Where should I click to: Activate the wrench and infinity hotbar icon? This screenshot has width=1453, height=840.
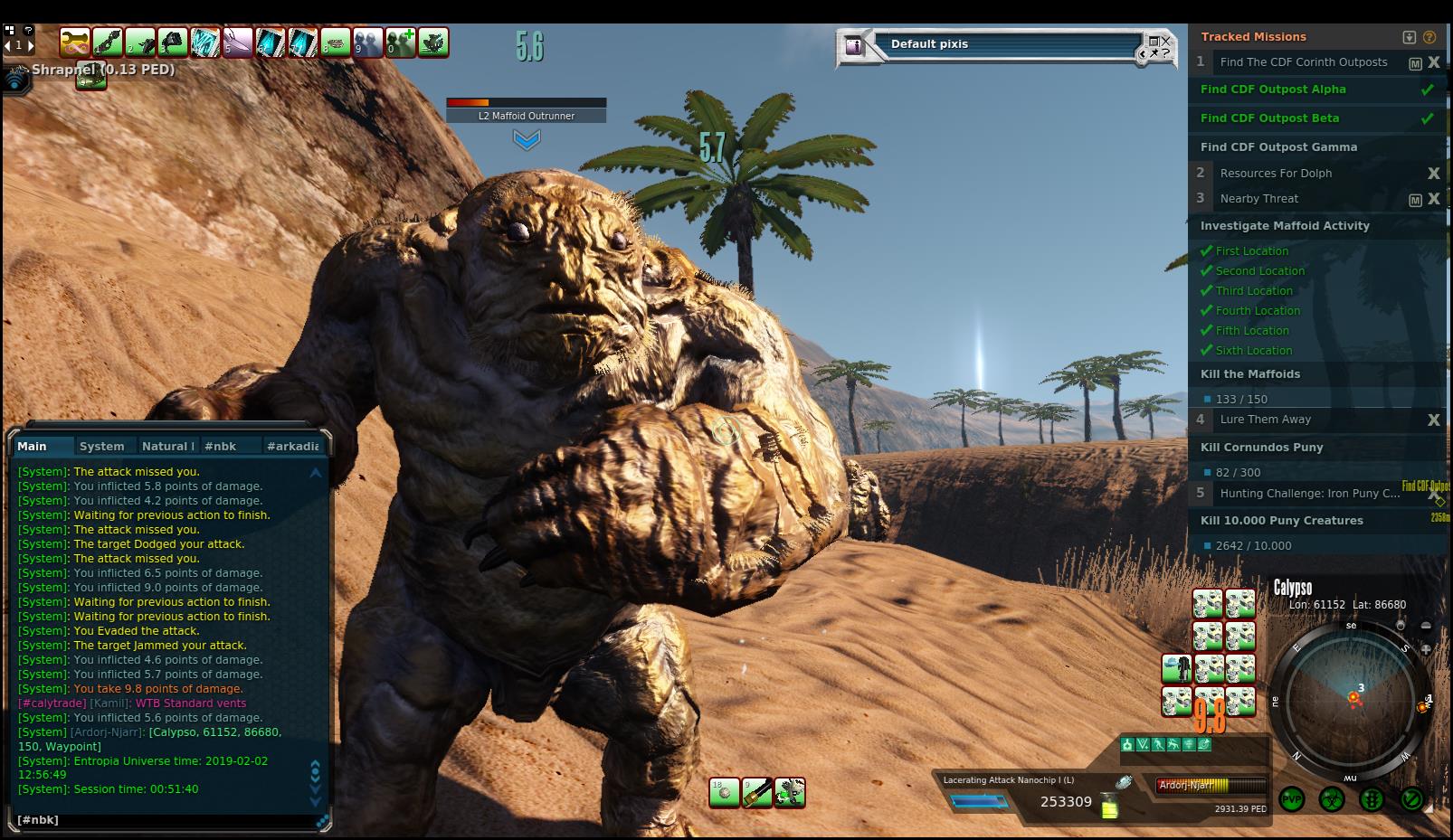coord(75,42)
